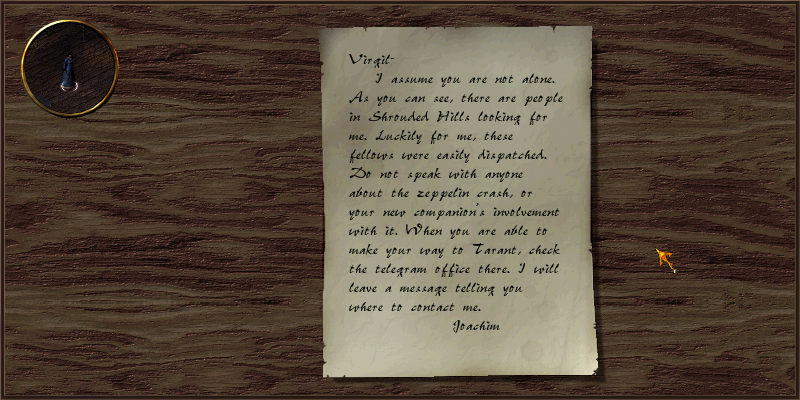Screen dimensions: 800x400
Task: Close the letter using the round gold-rimmed button
Action: [69, 68]
